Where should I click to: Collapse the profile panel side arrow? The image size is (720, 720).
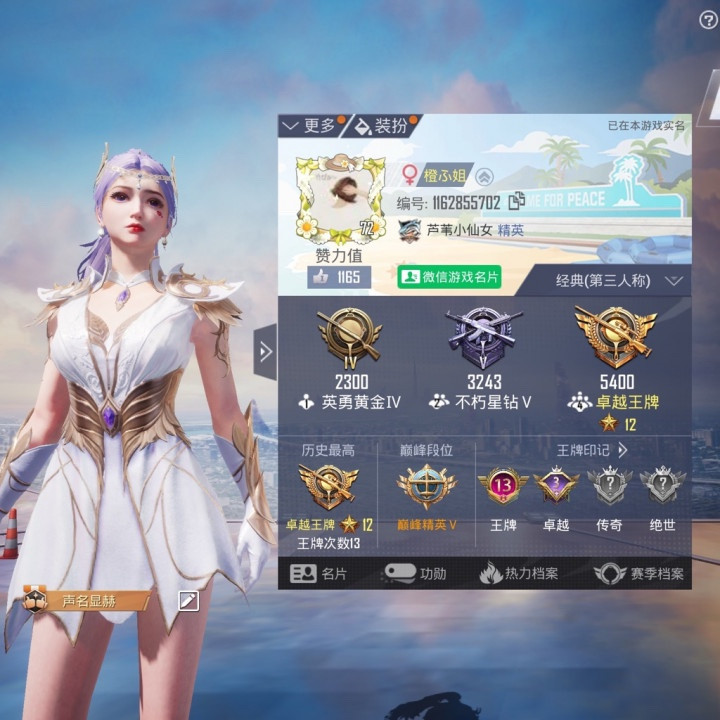click(x=265, y=352)
